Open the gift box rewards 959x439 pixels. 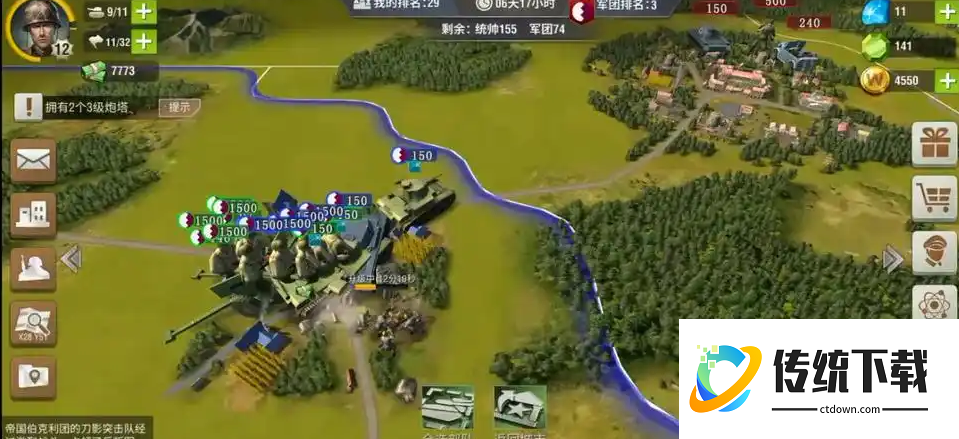coord(934,145)
